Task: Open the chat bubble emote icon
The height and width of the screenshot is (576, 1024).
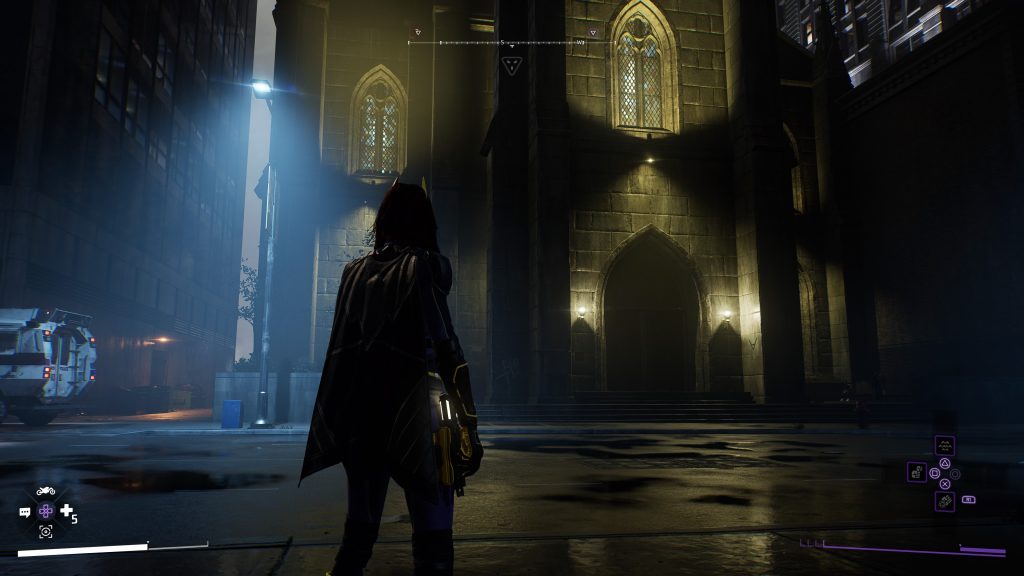Action: pos(25,512)
